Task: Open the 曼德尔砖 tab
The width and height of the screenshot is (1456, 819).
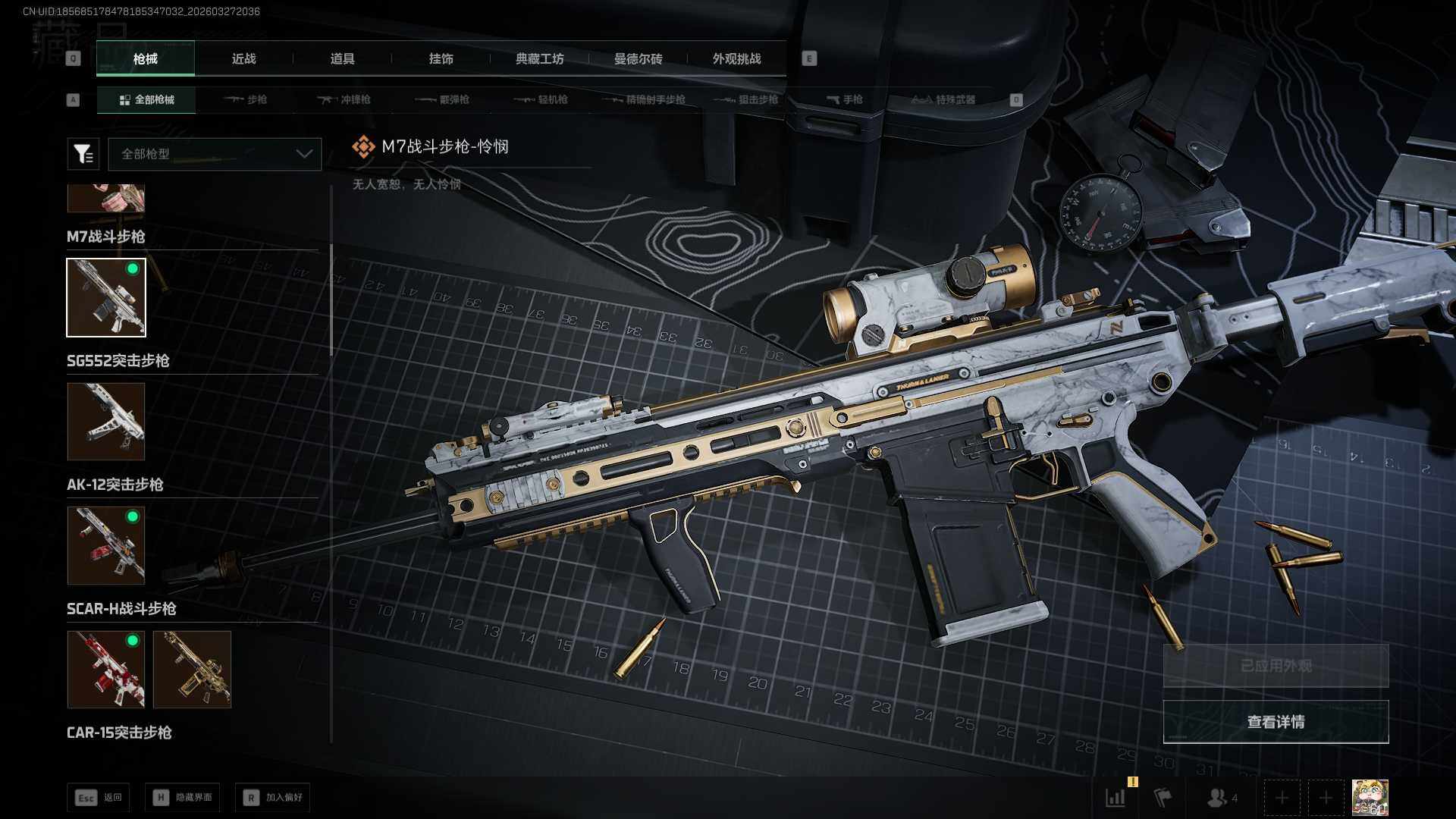Action: click(638, 59)
